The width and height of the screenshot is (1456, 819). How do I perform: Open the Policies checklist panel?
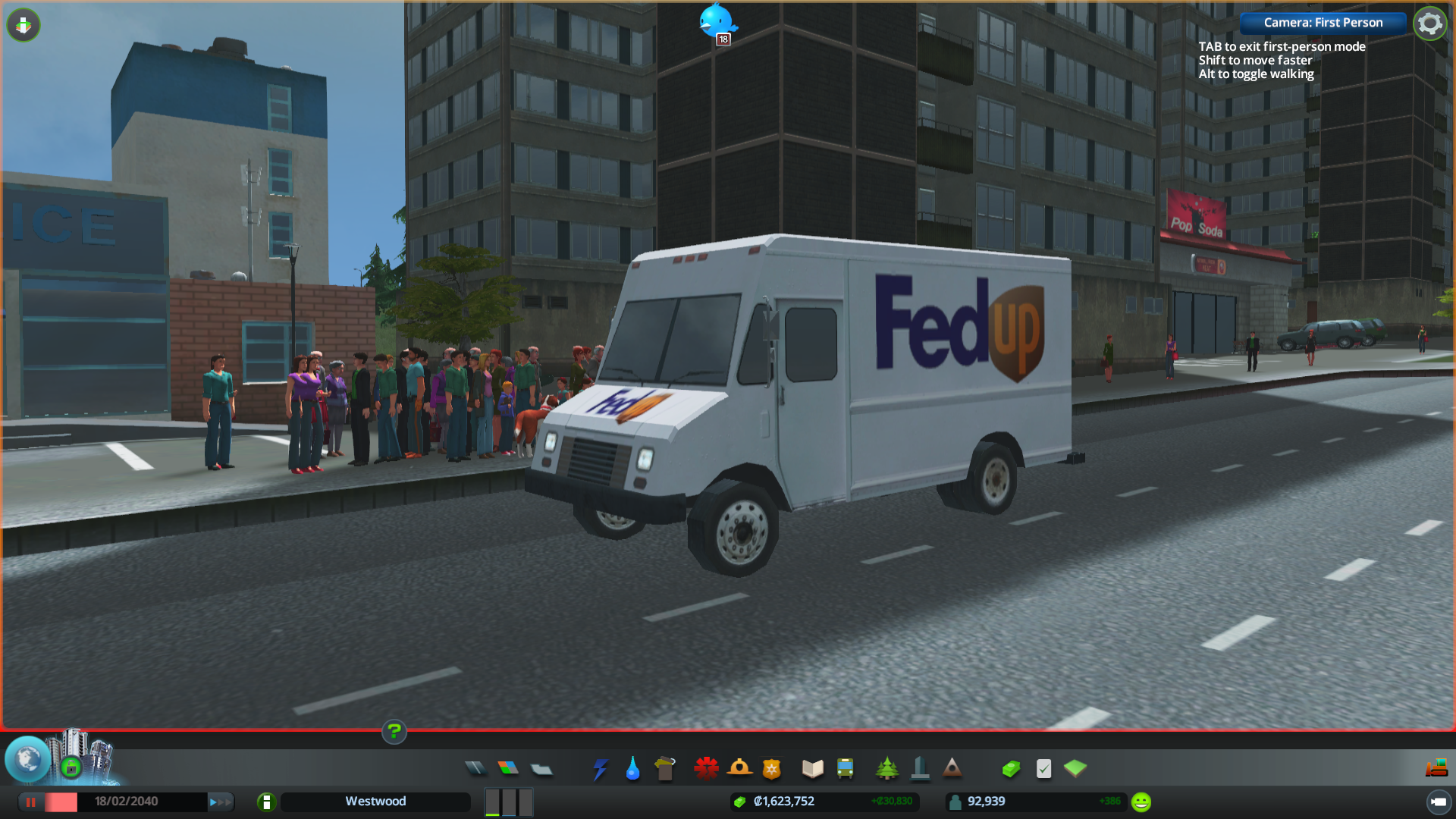[x=1043, y=769]
